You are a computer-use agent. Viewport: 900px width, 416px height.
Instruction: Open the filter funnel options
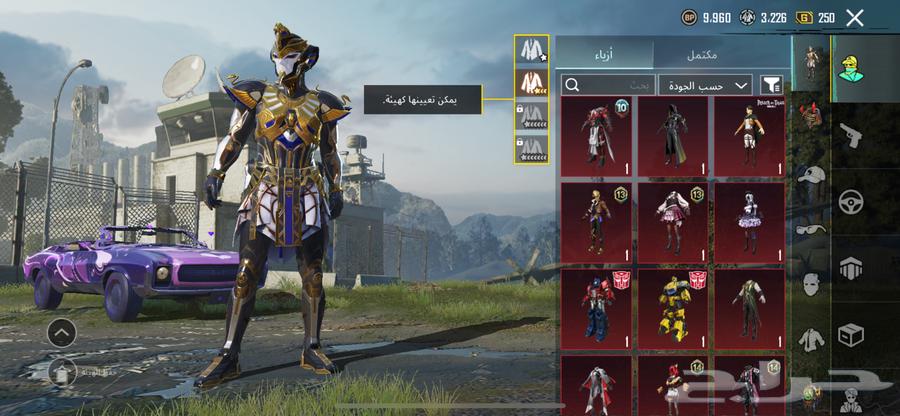pyautogui.click(x=771, y=85)
